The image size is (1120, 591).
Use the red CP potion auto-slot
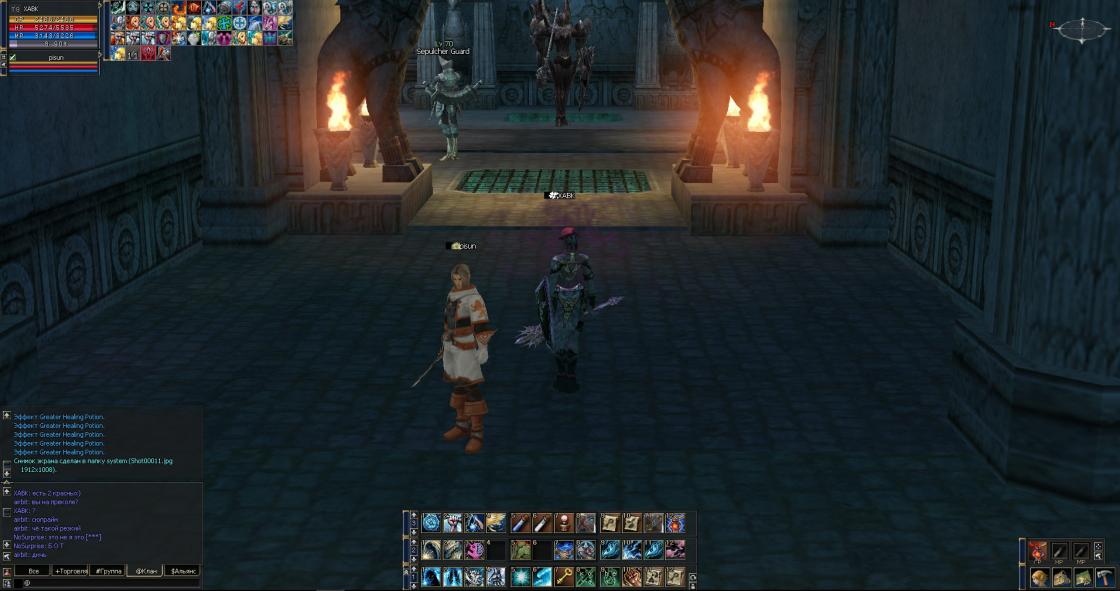(1038, 550)
